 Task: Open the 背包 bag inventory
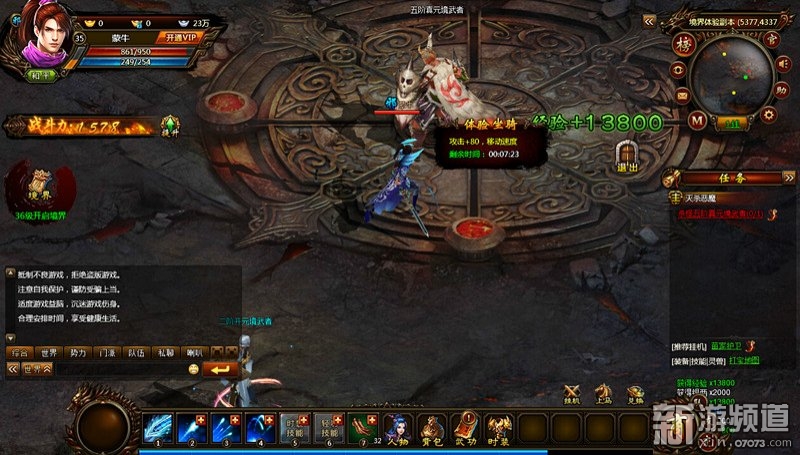[432, 428]
